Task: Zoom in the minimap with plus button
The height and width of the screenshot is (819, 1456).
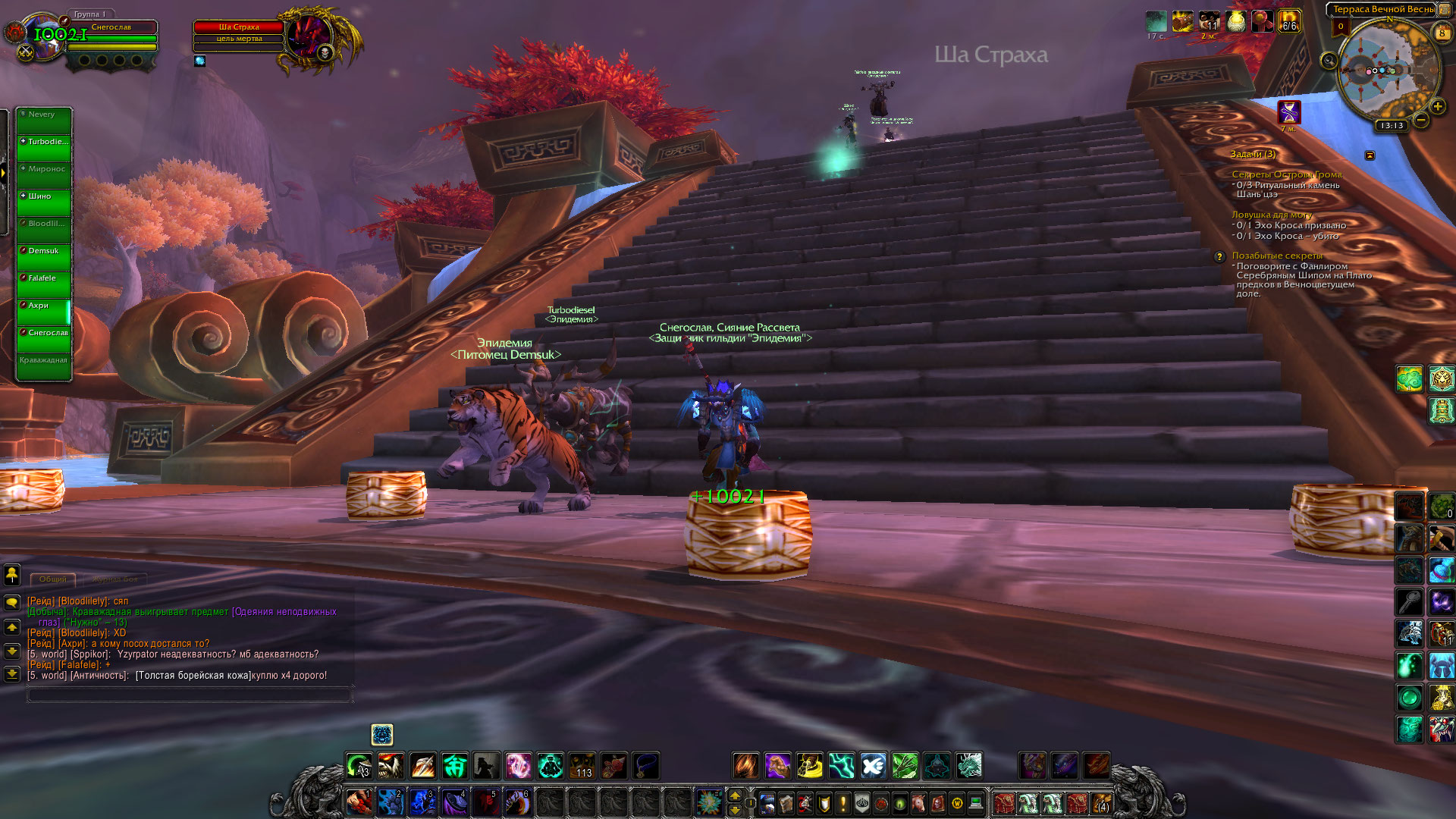Action: tap(1437, 106)
